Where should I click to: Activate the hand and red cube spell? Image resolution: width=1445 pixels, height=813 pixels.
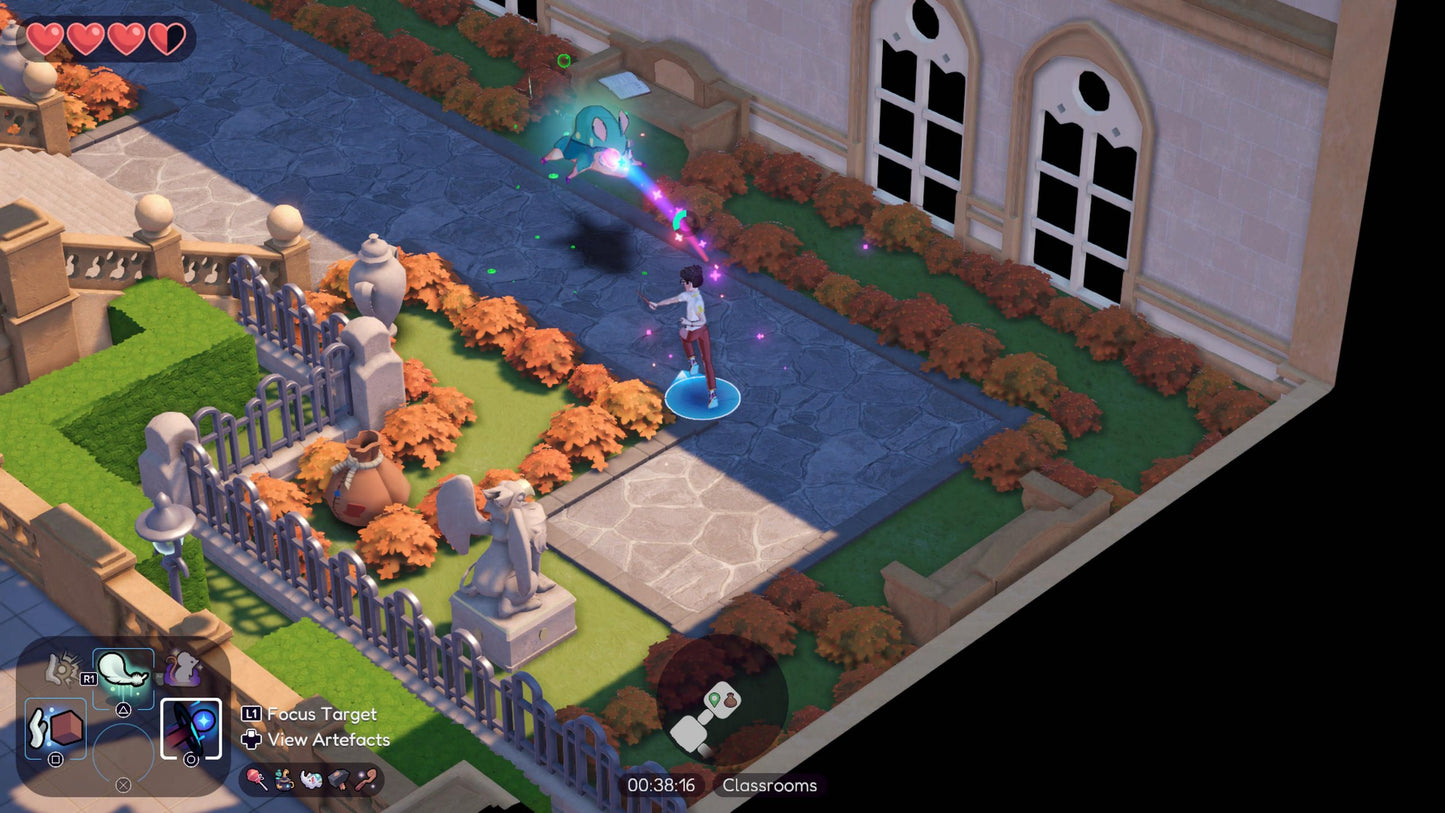pyautogui.click(x=54, y=728)
